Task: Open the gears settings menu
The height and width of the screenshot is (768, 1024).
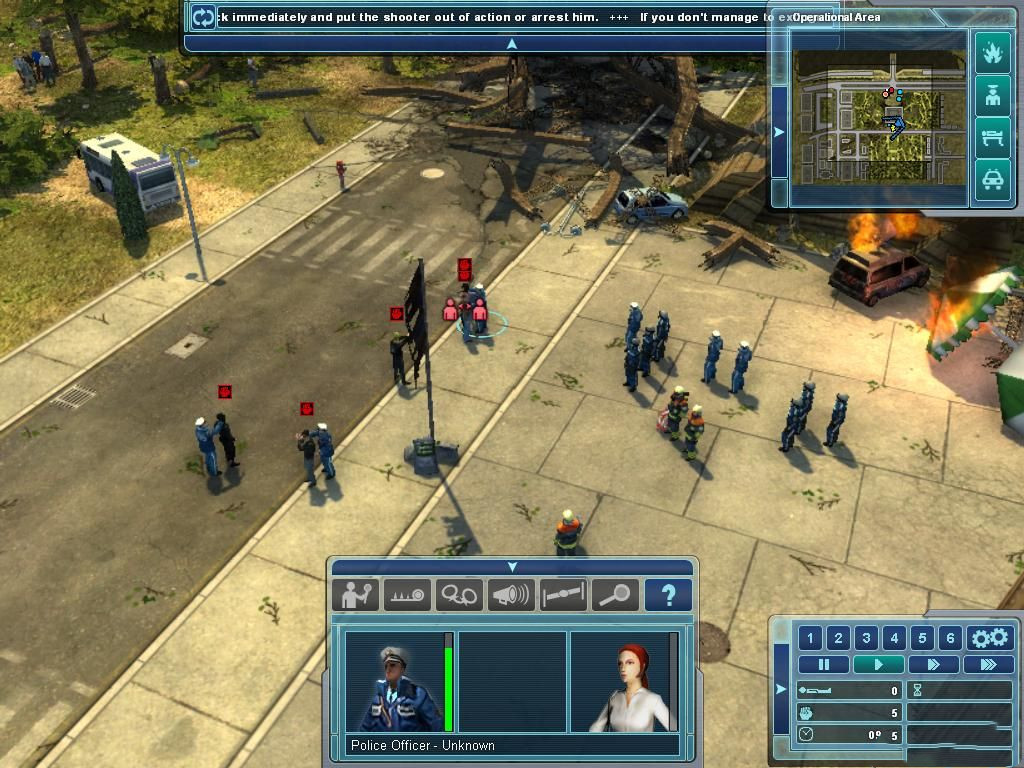Action: click(990, 638)
